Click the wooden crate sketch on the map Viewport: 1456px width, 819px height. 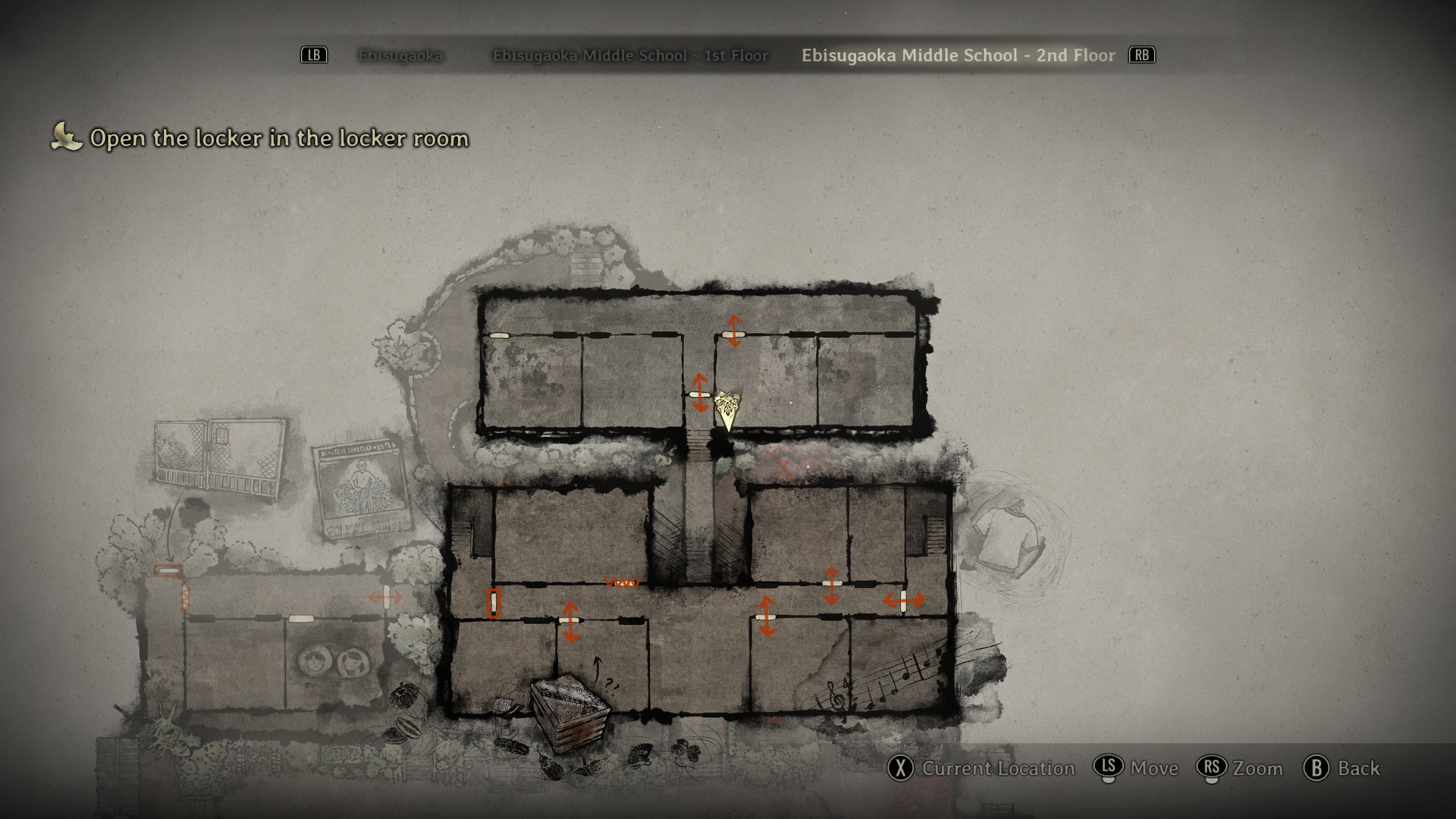tap(570, 712)
